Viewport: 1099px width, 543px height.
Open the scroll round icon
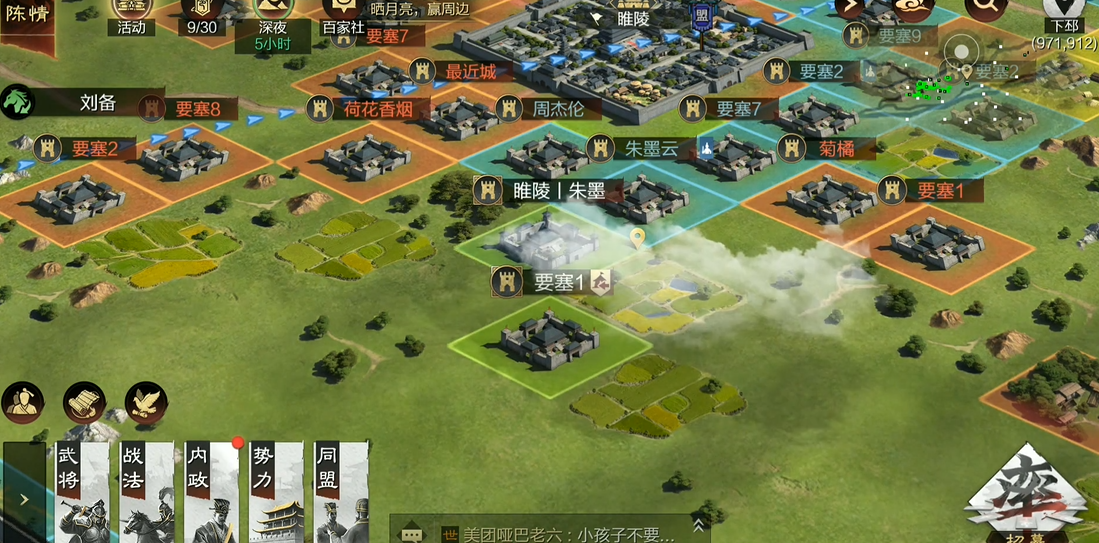[x=84, y=402]
